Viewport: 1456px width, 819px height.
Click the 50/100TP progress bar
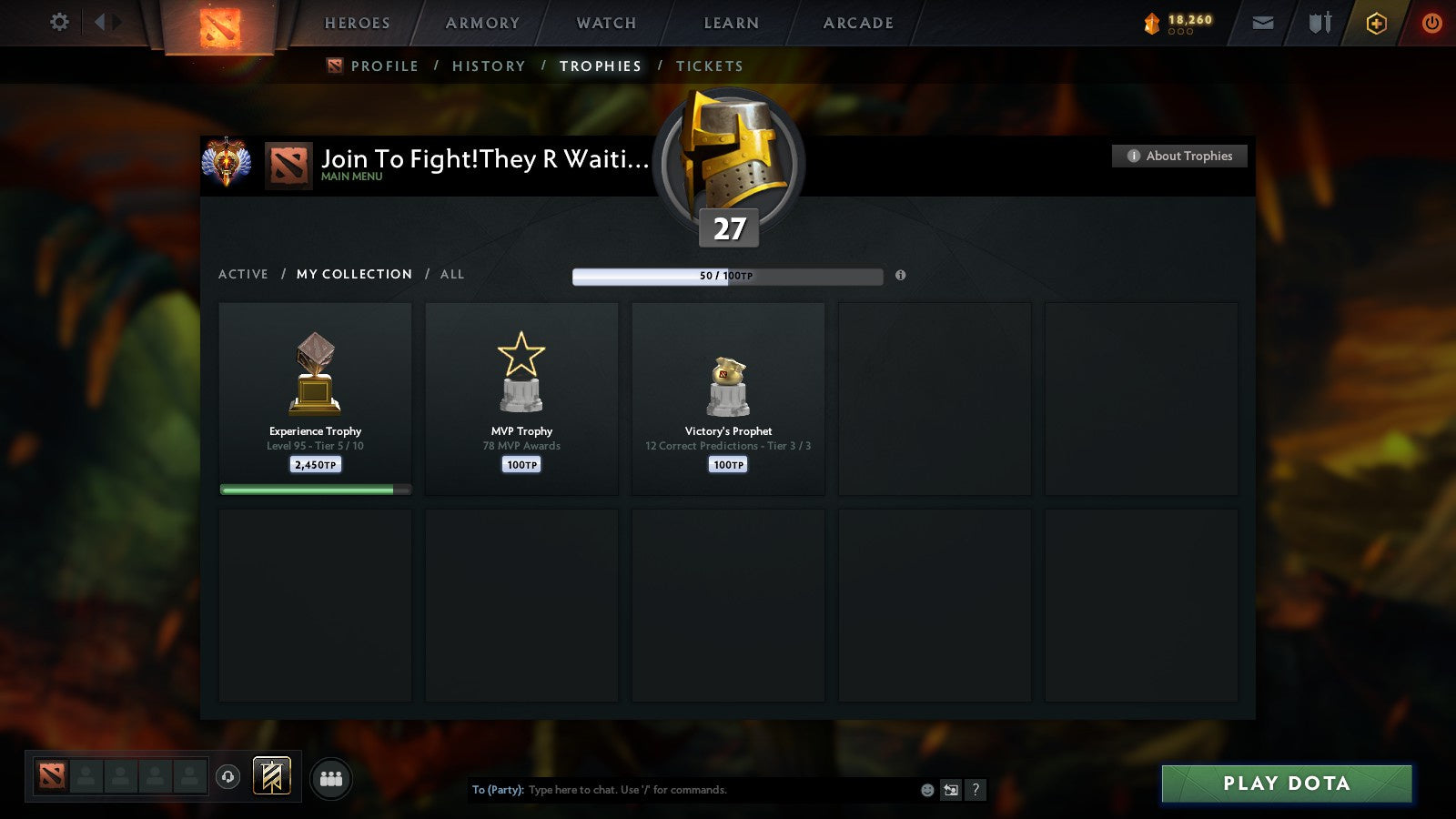[726, 276]
